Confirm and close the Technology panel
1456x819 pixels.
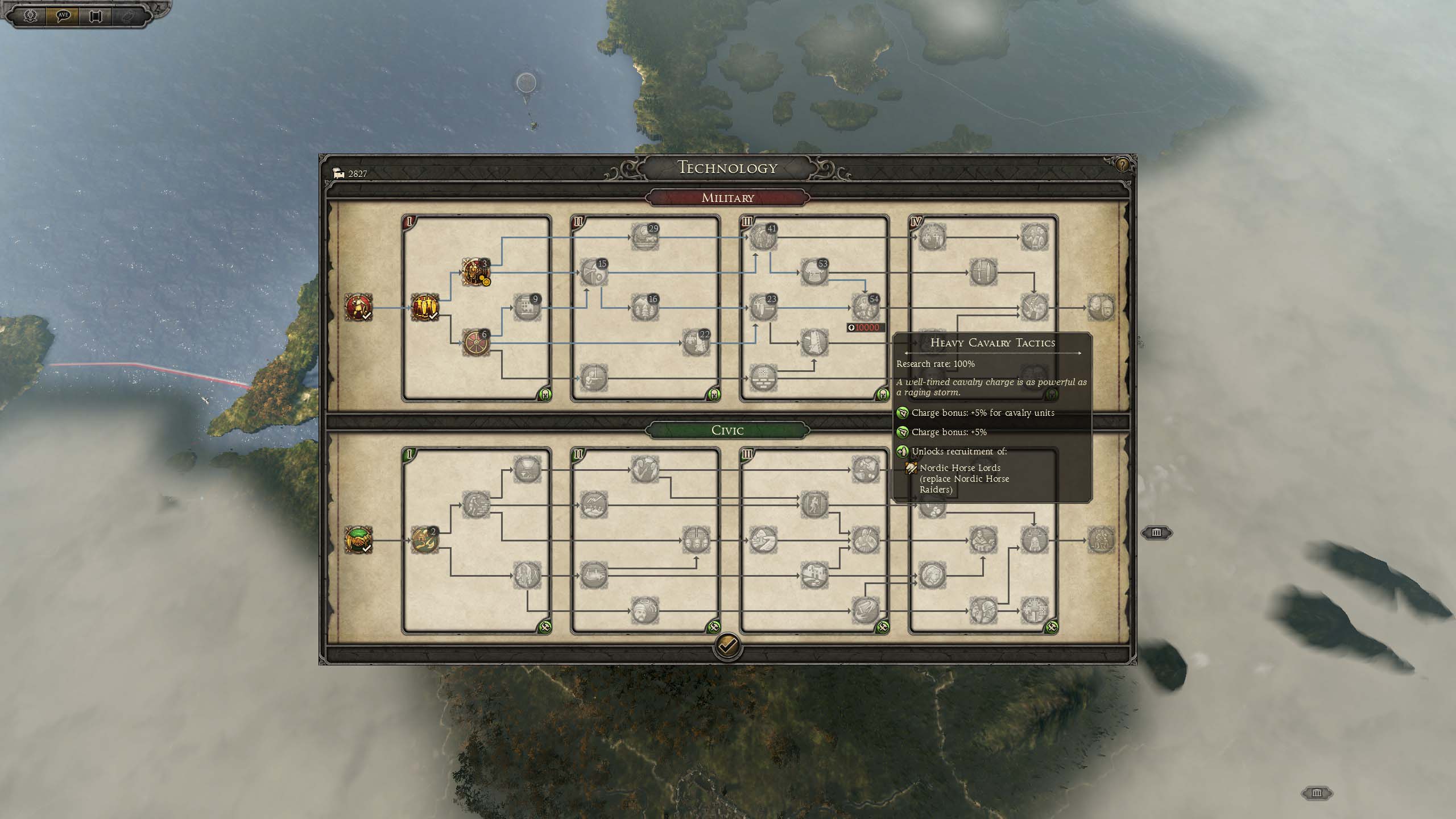click(x=727, y=646)
